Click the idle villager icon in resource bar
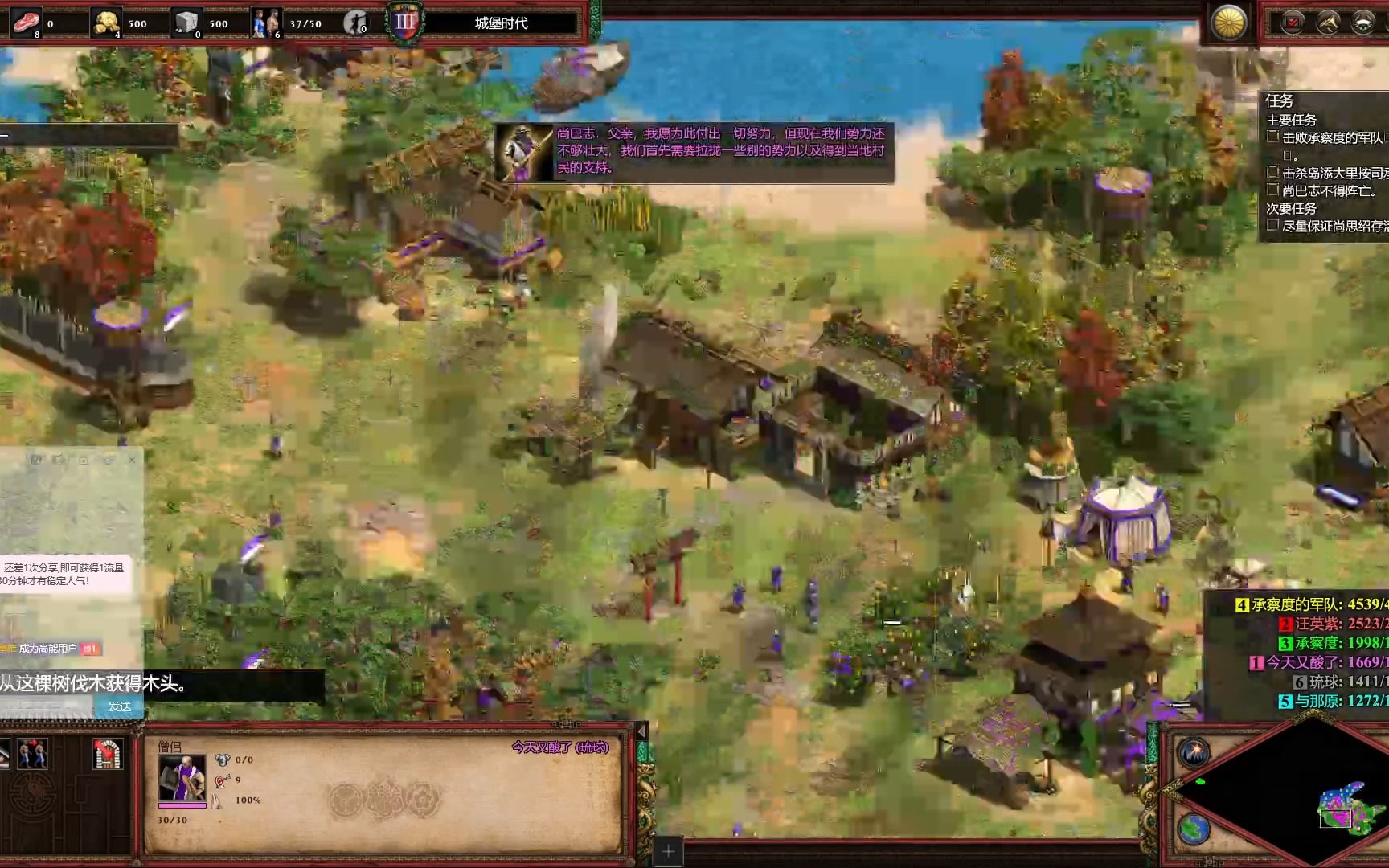 [354, 23]
